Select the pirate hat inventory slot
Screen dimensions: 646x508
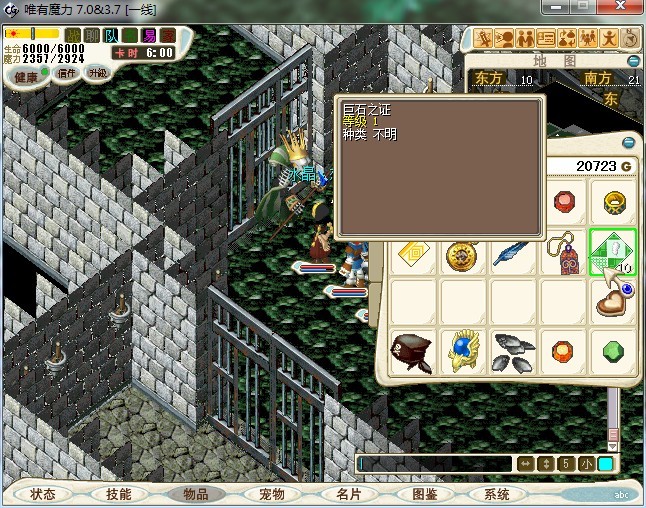[411, 352]
